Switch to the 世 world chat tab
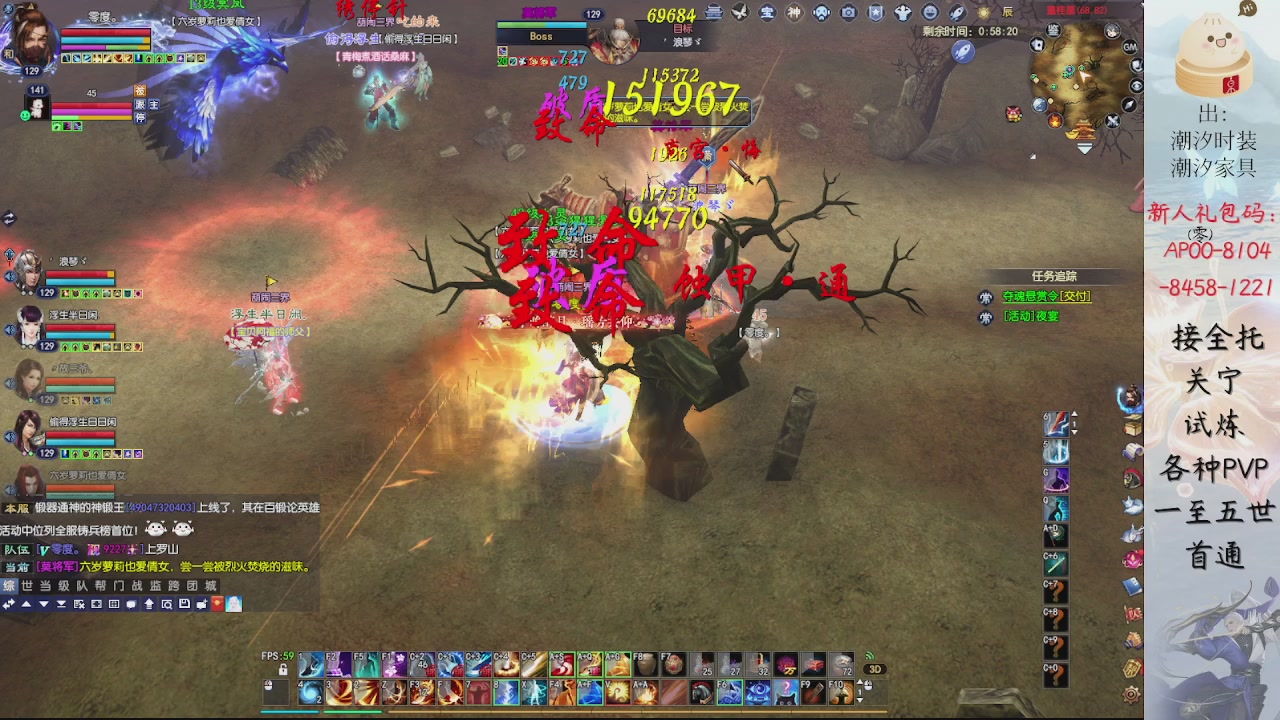 coord(27,586)
